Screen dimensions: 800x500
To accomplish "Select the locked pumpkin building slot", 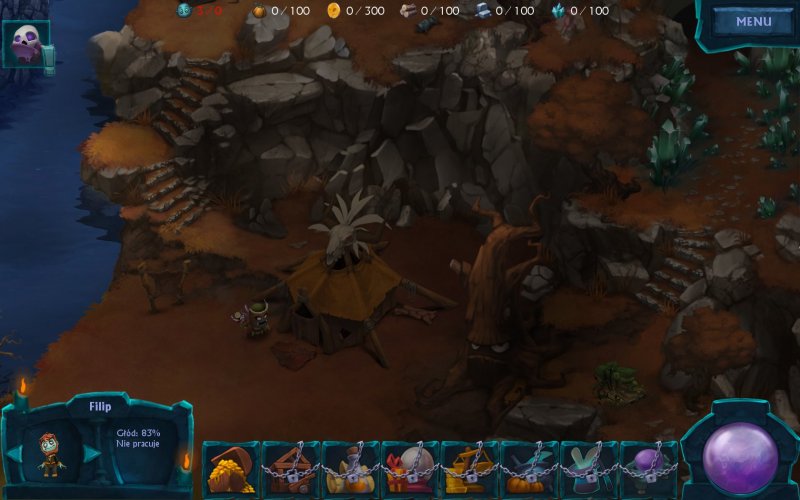I will [x=529, y=467].
